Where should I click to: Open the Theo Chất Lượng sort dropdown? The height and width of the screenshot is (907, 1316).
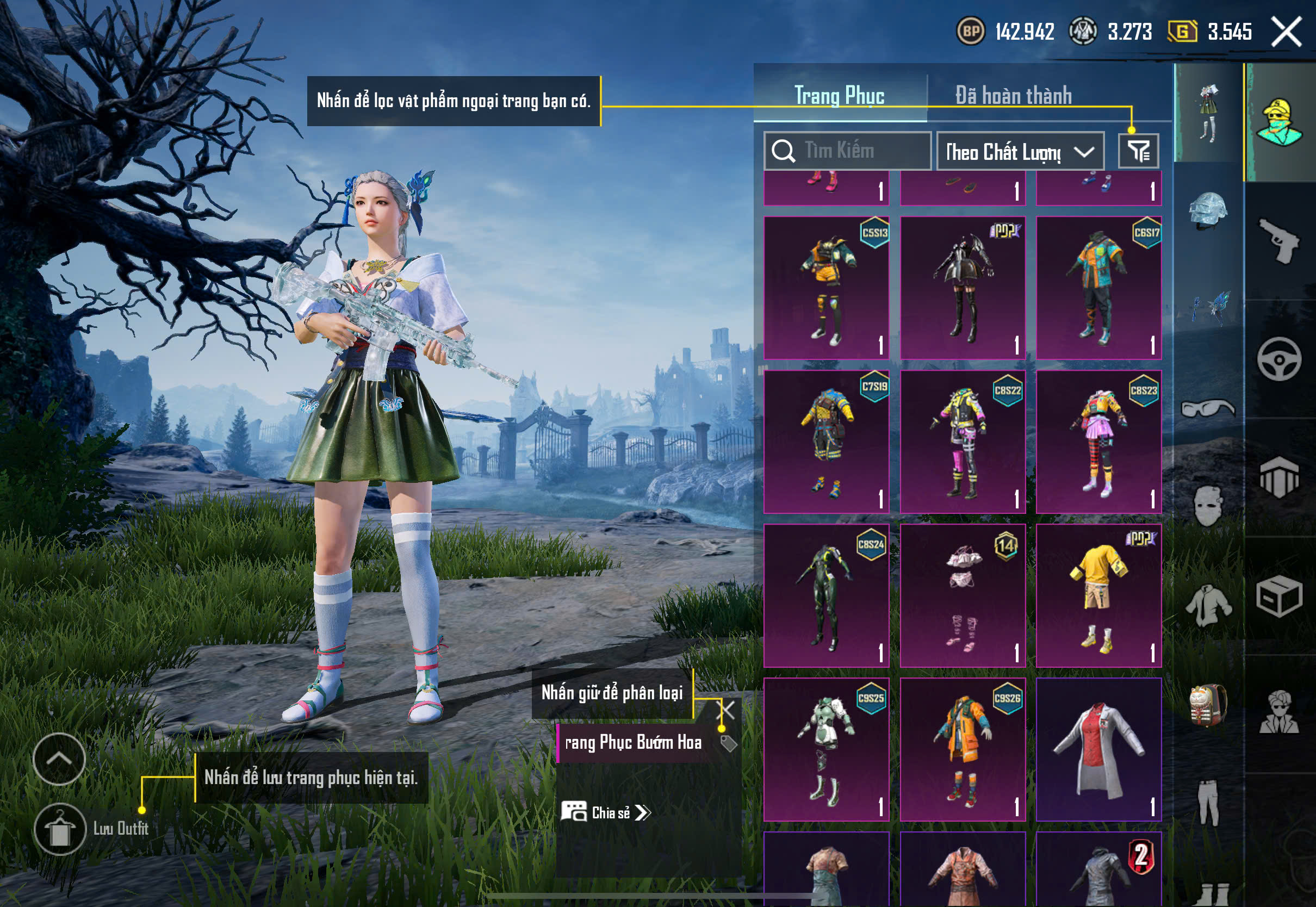(1020, 152)
